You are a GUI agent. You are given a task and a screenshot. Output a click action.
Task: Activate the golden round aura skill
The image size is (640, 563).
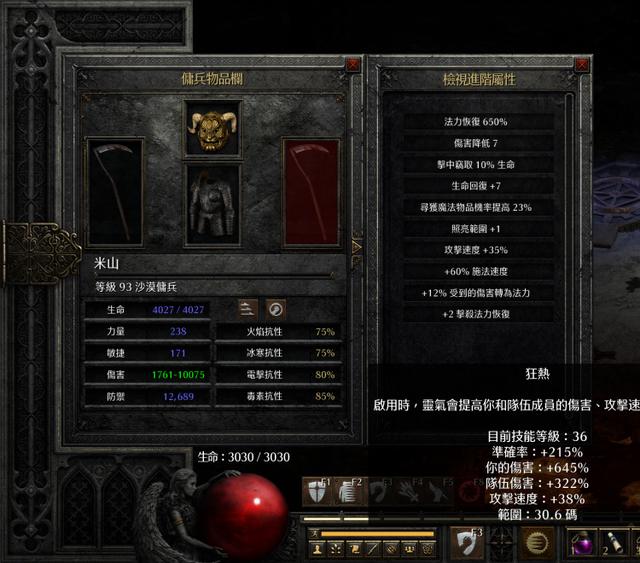[537, 541]
